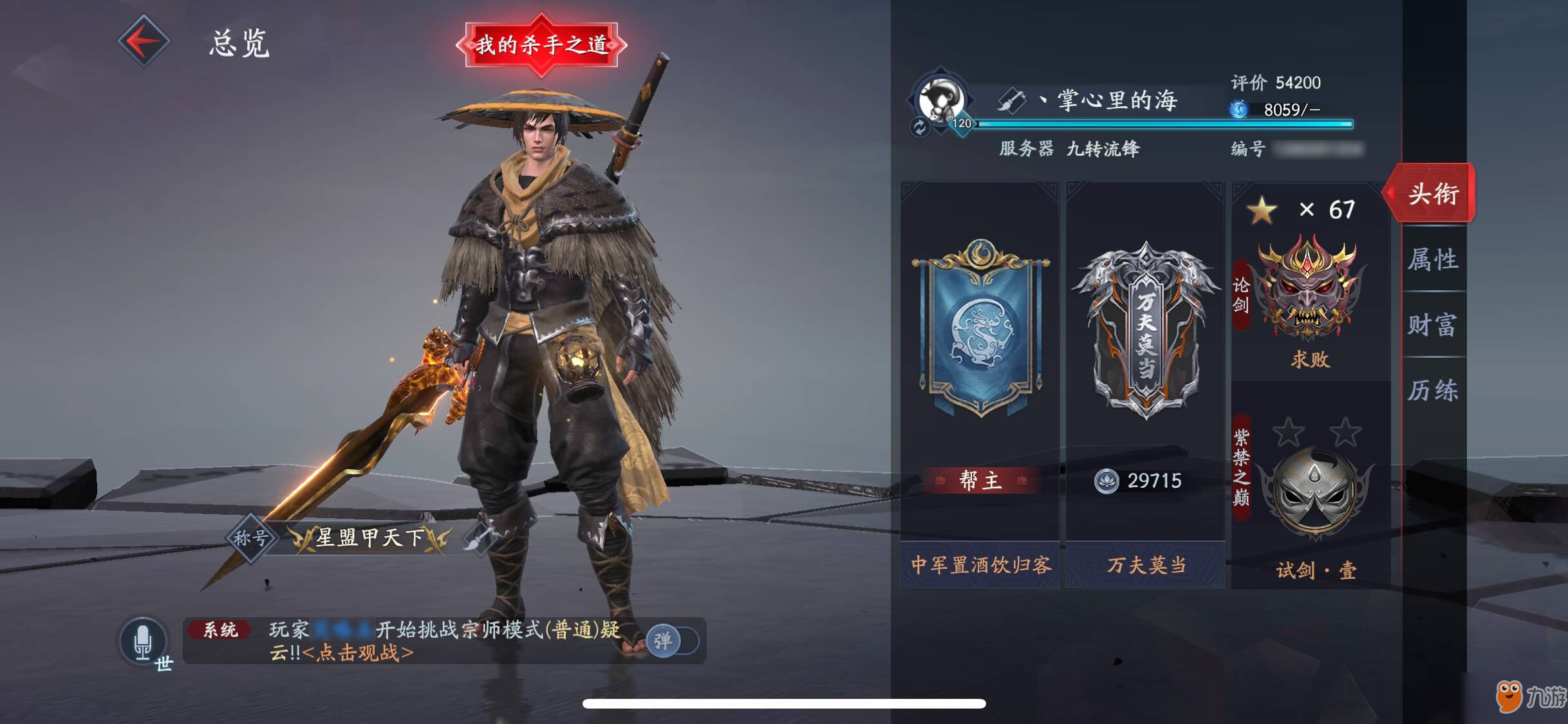Show the 历练 tab
The width and height of the screenshot is (1568, 724).
[x=1433, y=391]
